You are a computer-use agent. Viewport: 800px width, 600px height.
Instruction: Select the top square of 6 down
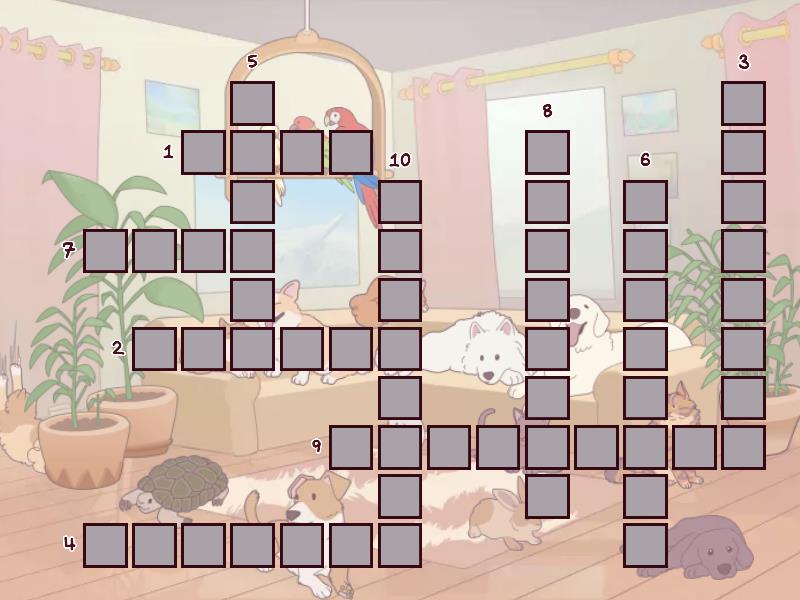(x=645, y=201)
